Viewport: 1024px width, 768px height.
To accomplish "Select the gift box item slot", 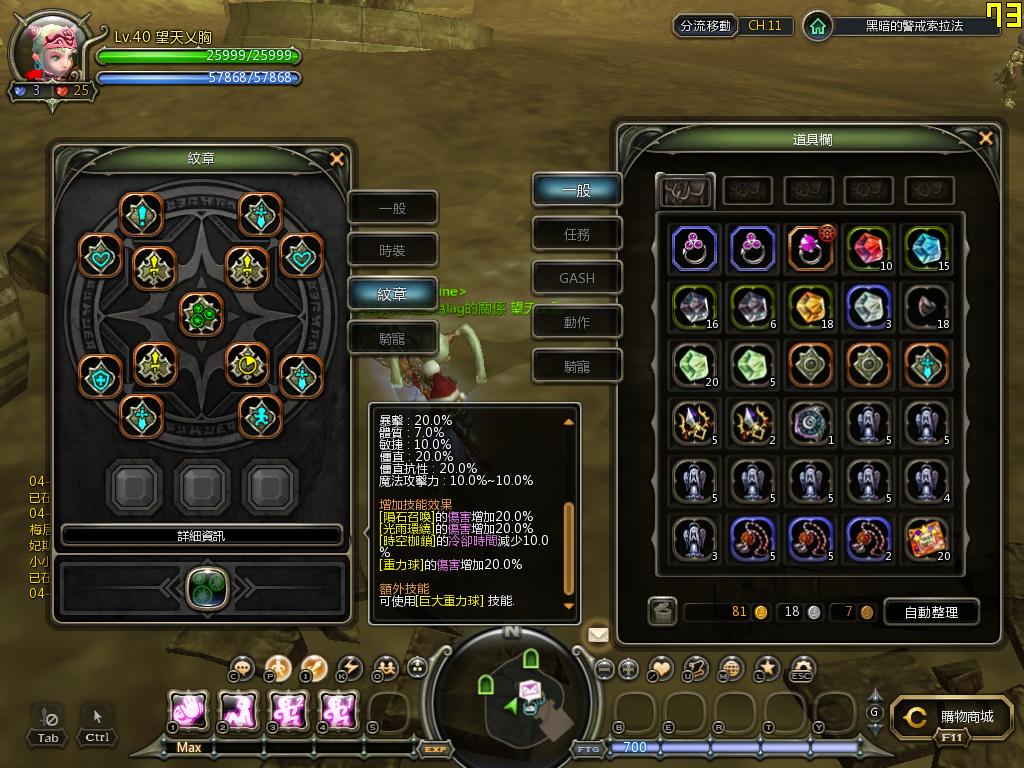I will pos(927,538).
